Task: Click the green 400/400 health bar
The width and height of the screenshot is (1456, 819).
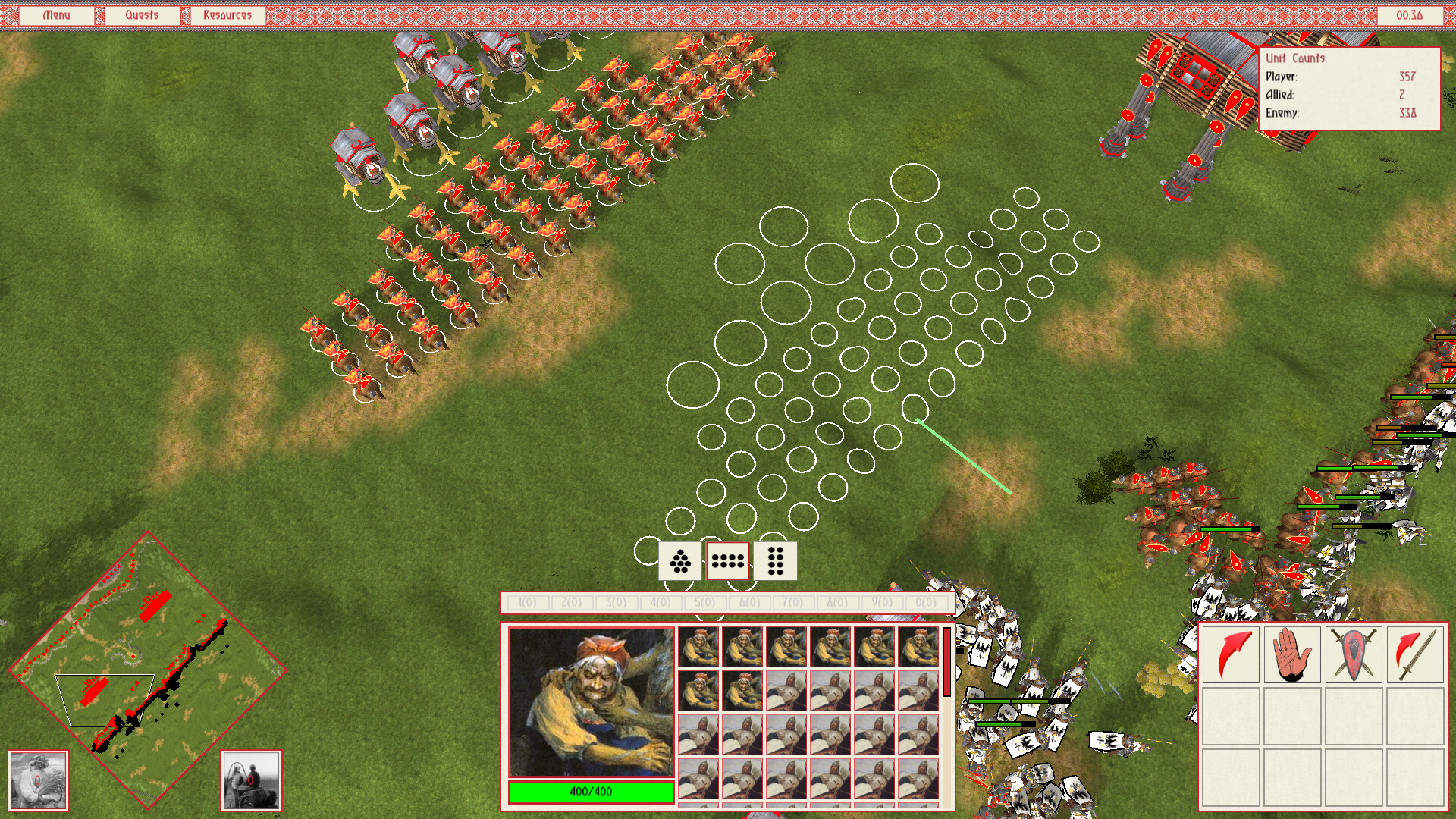Action: [591, 791]
